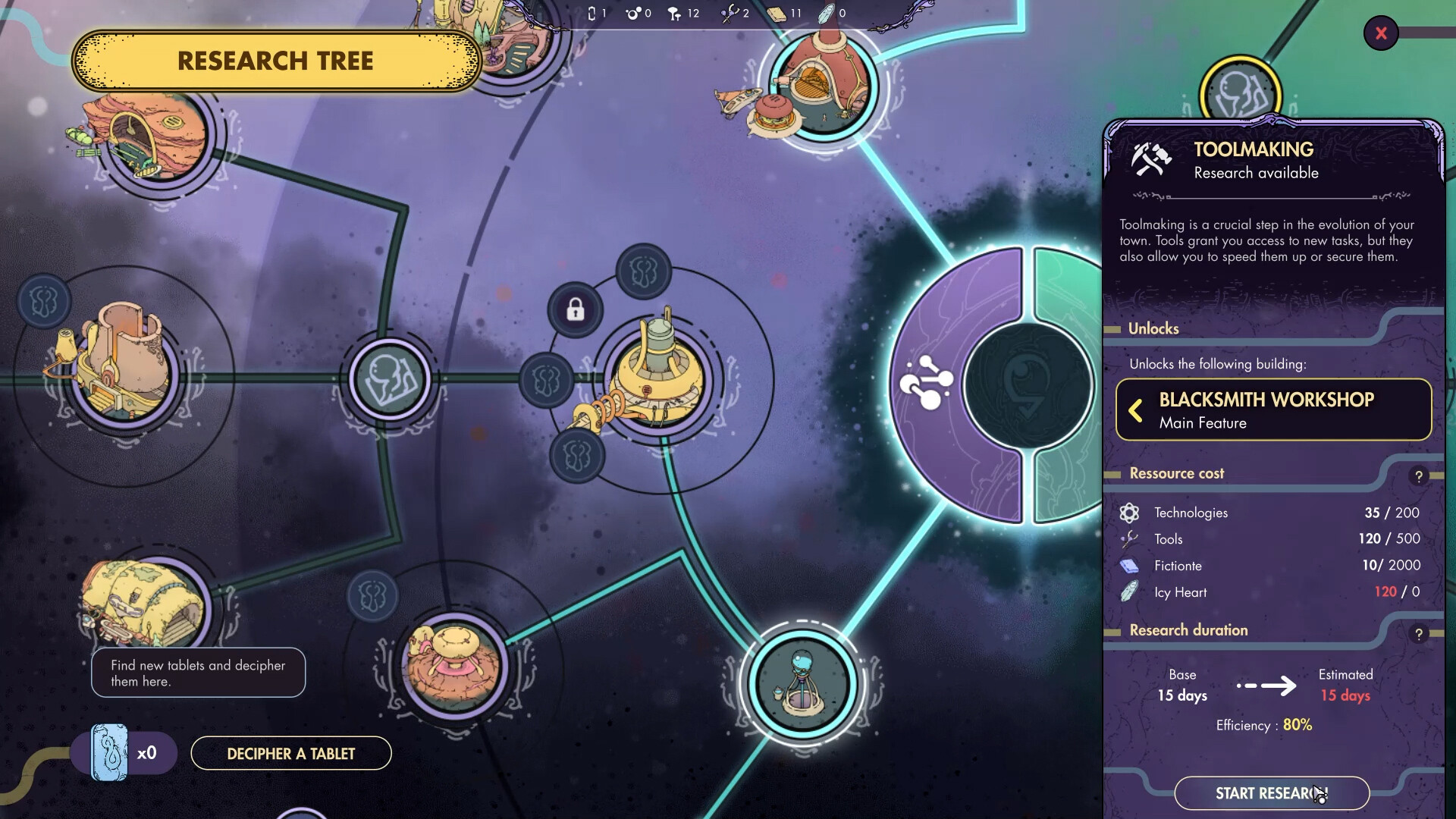Click the Tools resource icon in the cost list
Viewport: 1456px width, 819px height.
[x=1129, y=539]
